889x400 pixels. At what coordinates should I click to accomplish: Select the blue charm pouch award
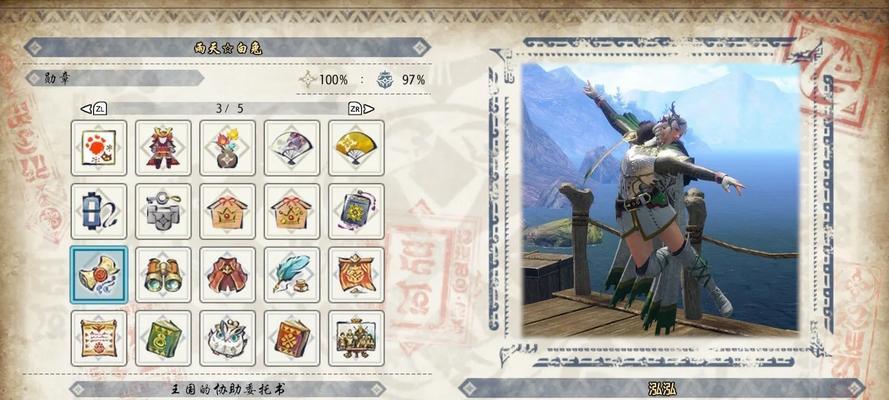coord(356,211)
